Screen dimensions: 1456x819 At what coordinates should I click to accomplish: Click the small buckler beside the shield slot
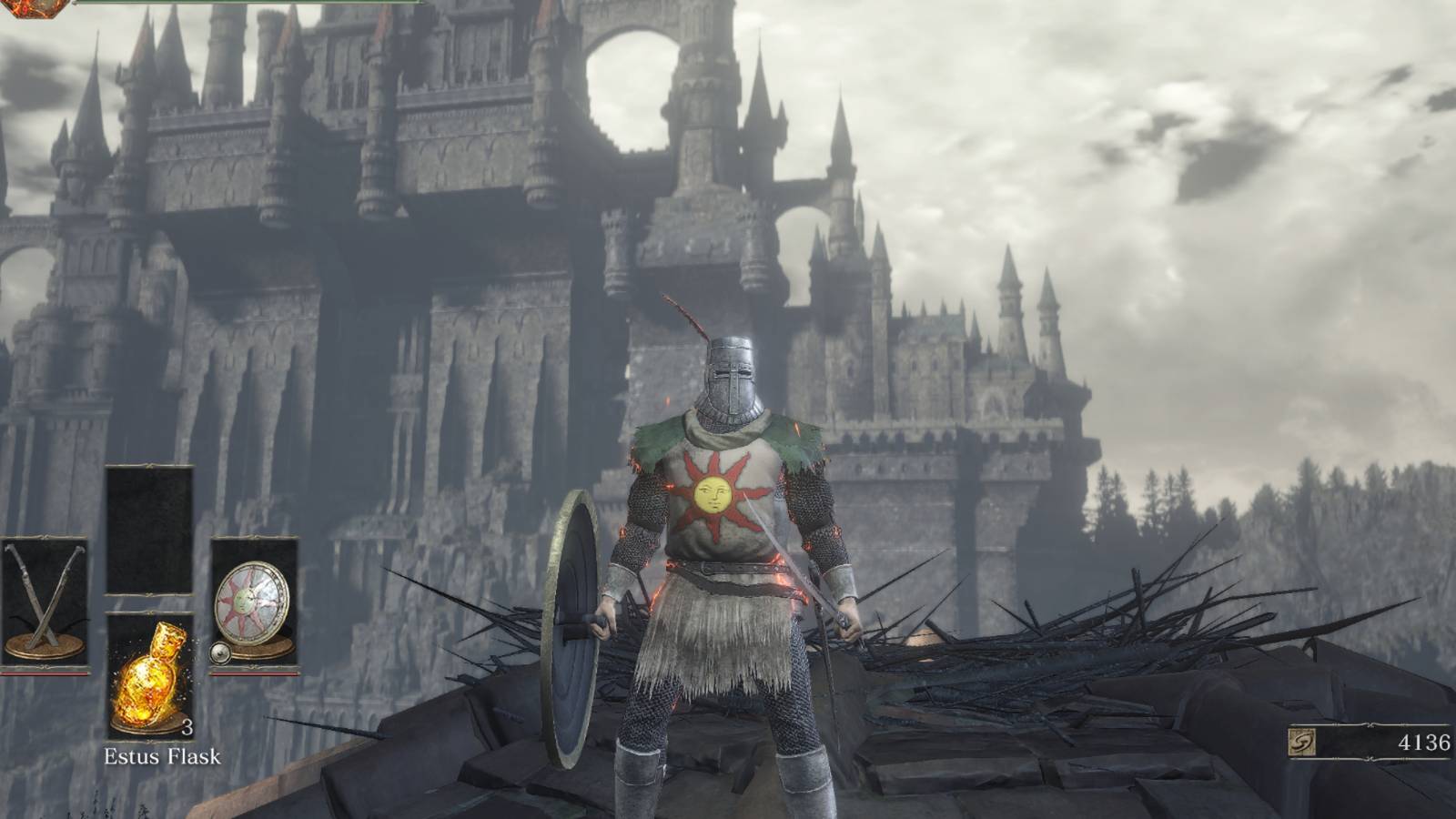click(x=221, y=652)
